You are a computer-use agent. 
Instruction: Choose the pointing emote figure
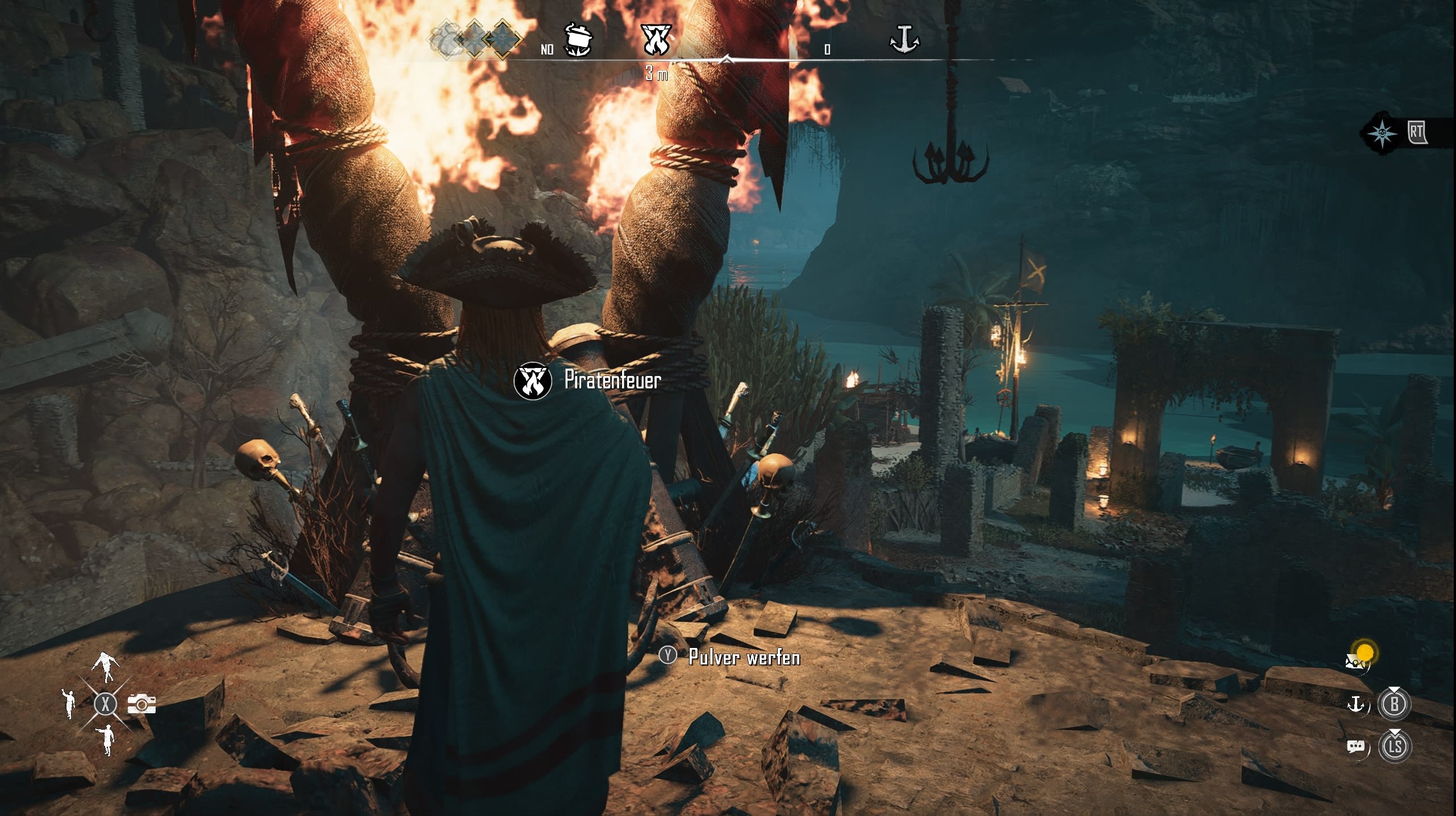click(x=106, y=739)
